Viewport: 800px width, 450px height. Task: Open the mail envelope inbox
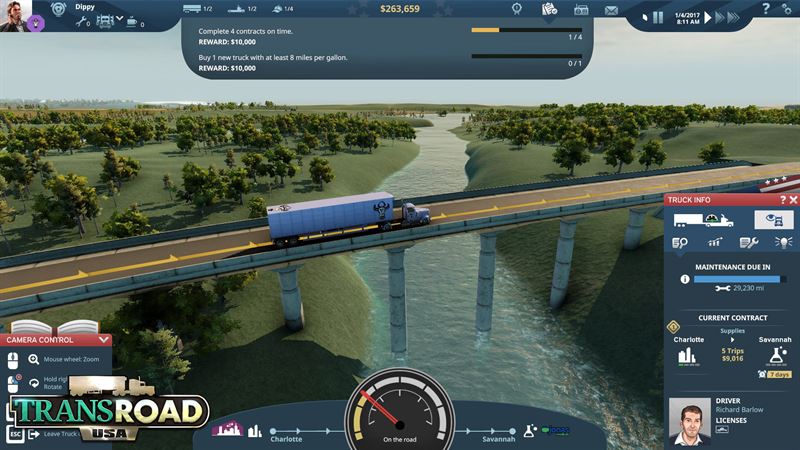point(612,10)
